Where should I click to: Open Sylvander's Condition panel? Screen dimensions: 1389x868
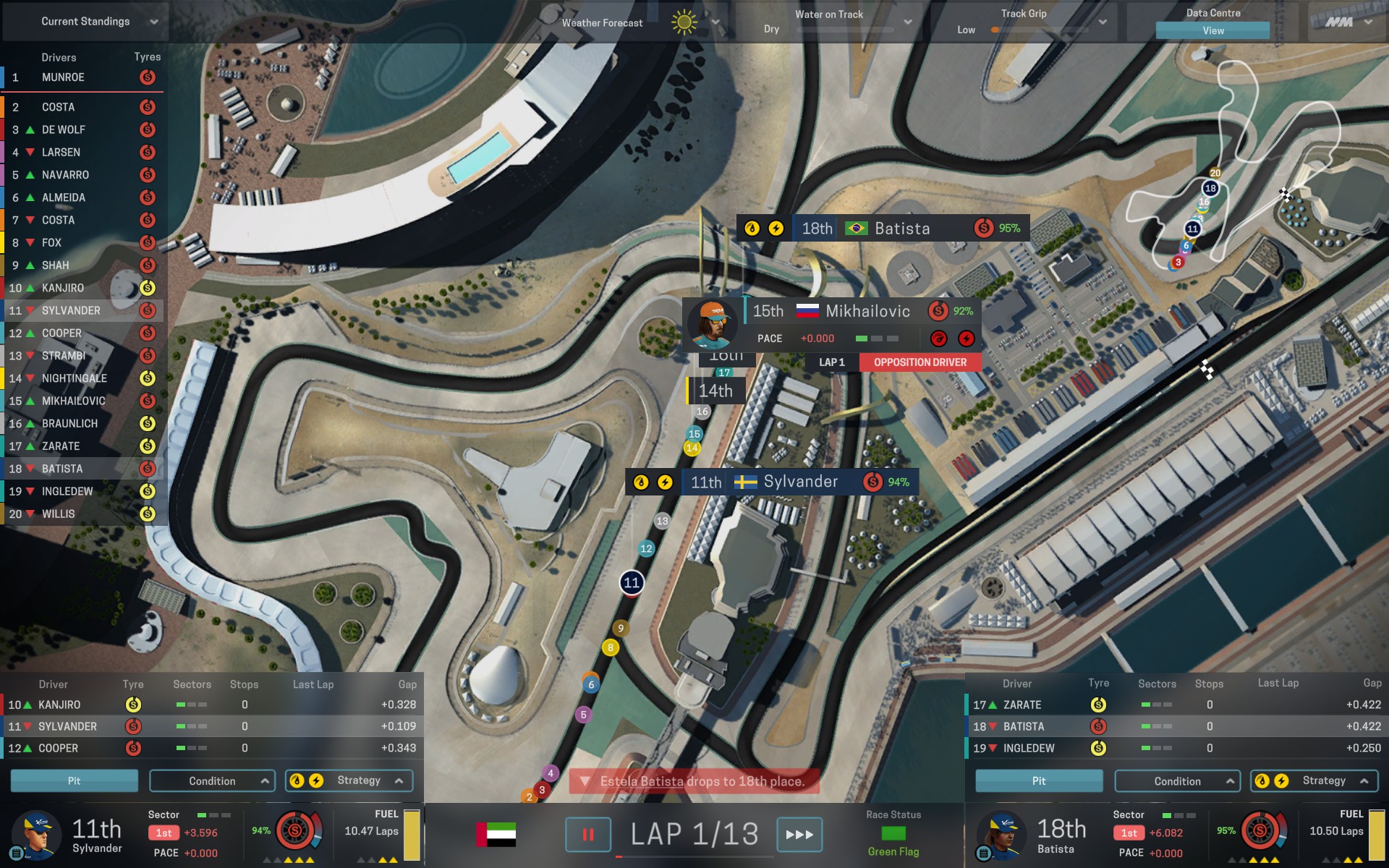(212, 781)
